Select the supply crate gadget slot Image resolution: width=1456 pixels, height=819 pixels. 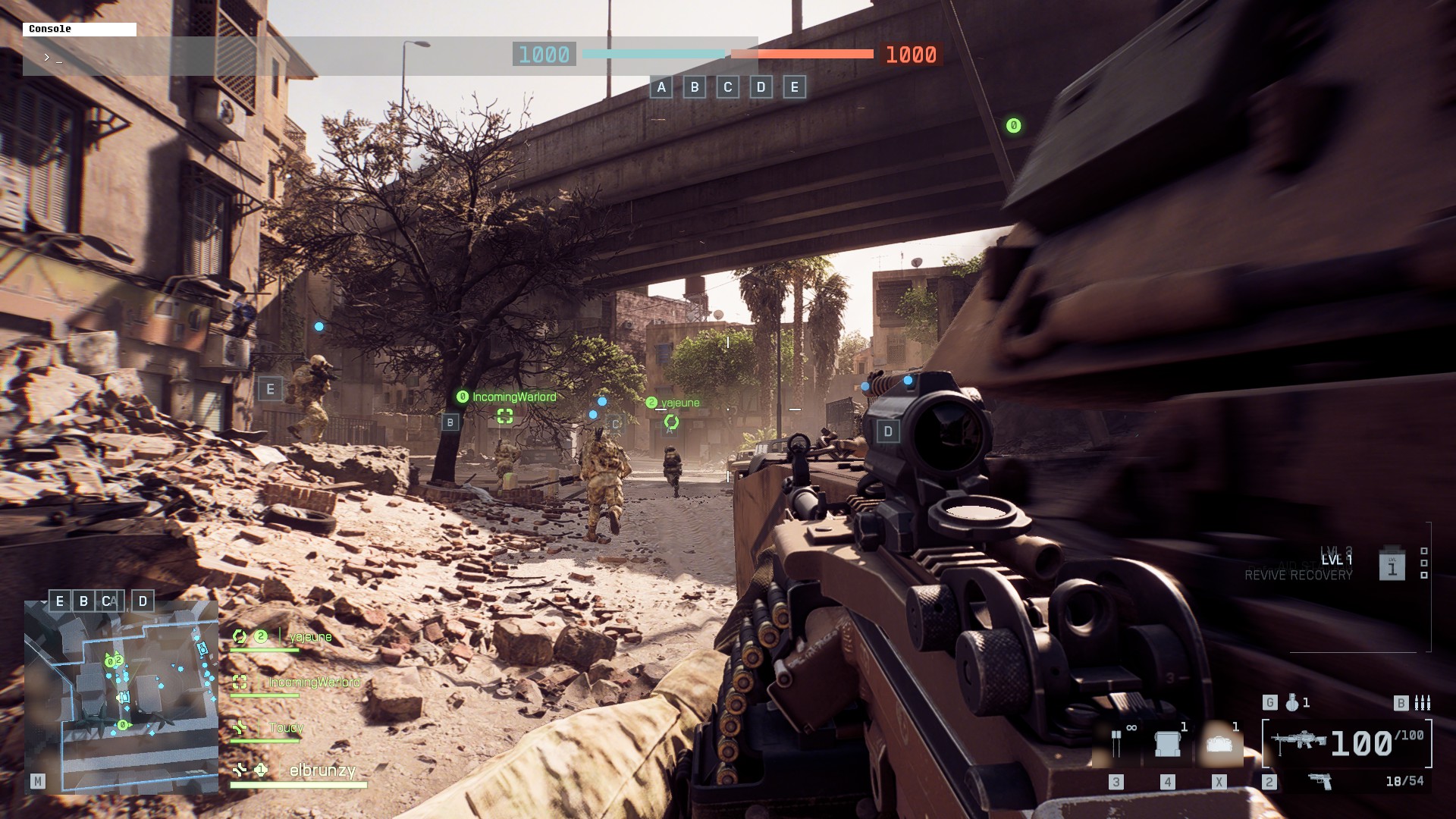[1168, 743]
